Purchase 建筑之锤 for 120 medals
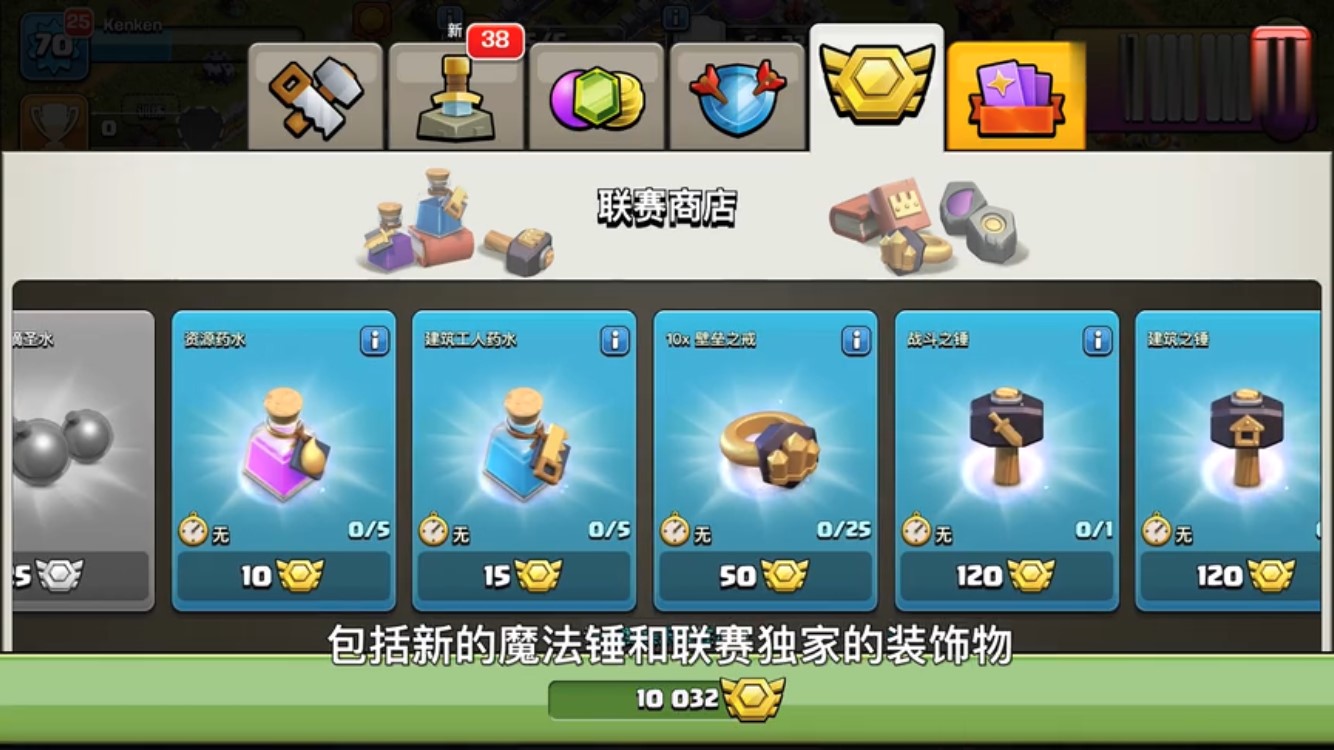The image size is (1334, 750). coord(1245,577)
